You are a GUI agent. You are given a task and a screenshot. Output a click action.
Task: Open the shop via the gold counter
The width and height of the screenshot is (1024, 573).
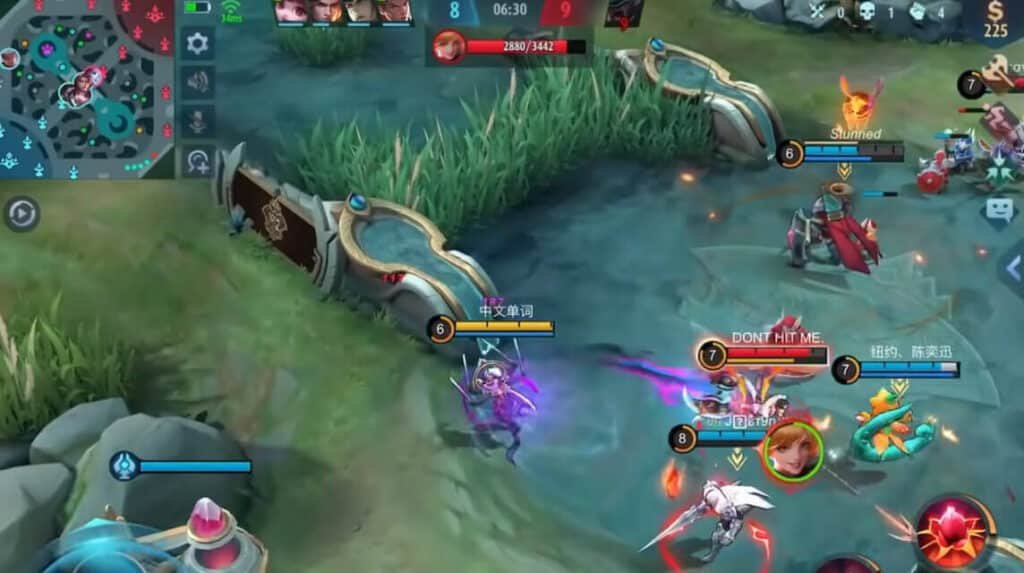pyautogui.click(x=995, y=20)
